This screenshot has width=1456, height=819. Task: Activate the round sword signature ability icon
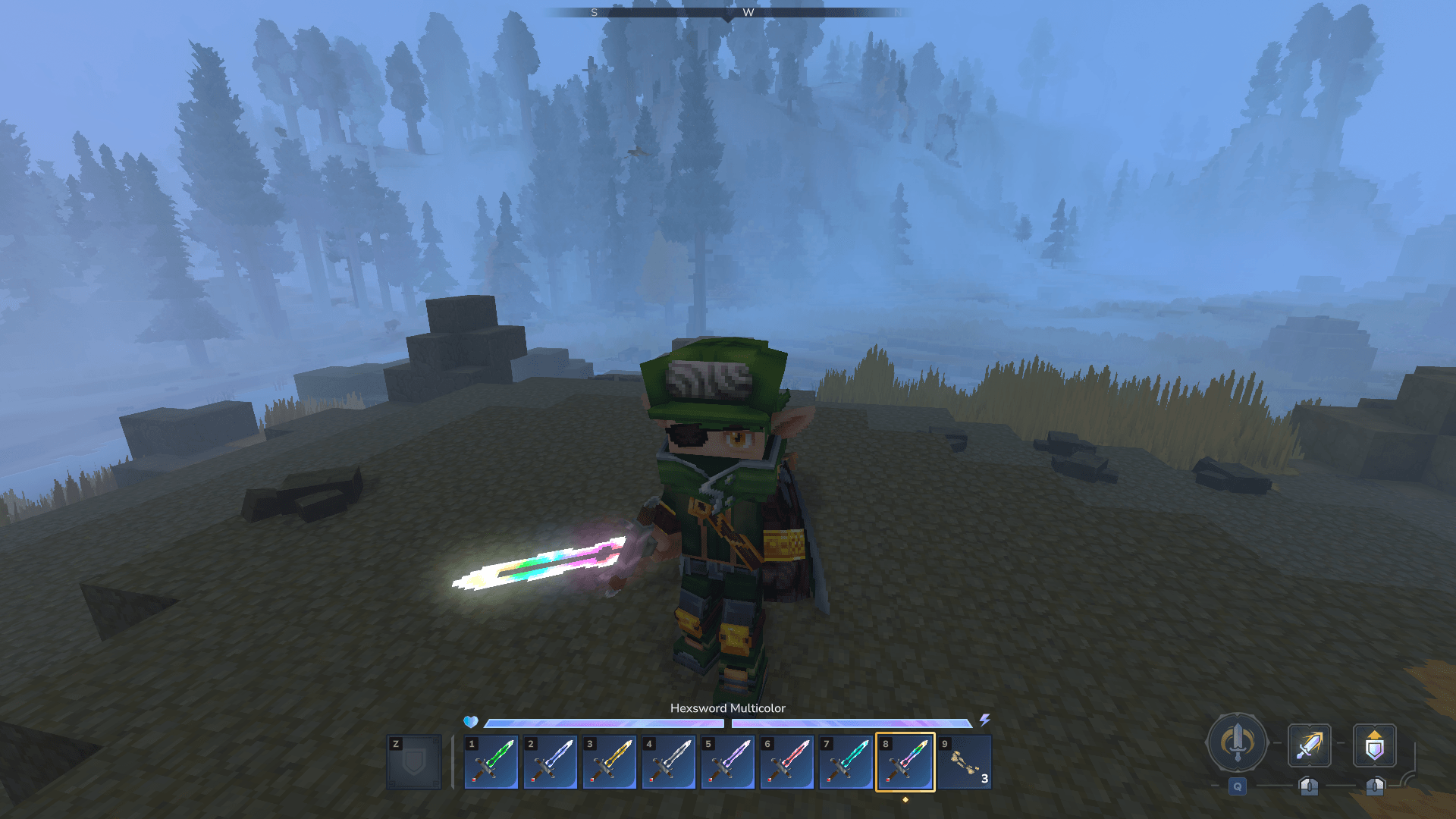click(x=1237, y=743)
